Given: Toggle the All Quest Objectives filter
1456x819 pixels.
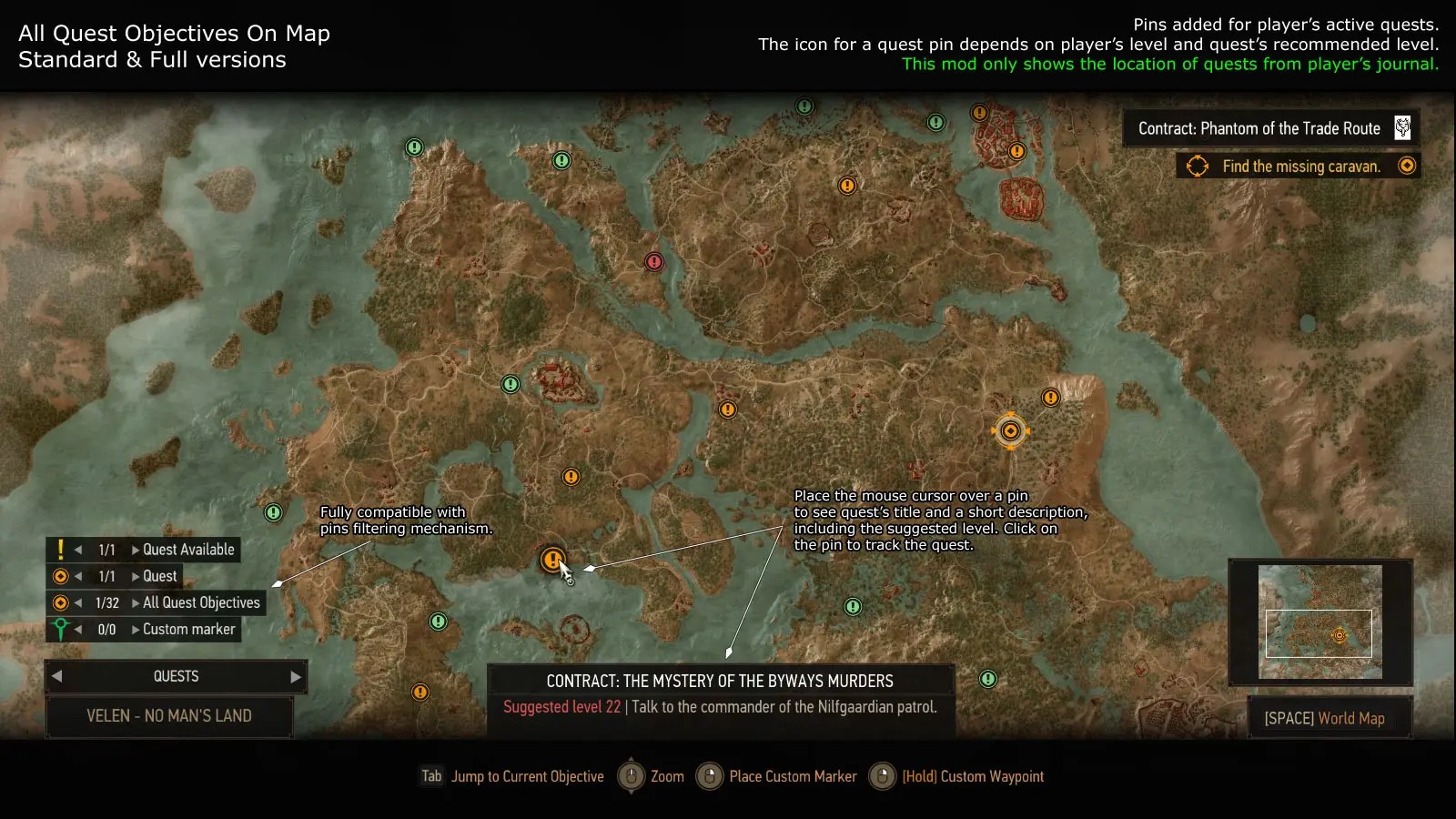Looking at the screenshot, I should click(x=60, y=602).
